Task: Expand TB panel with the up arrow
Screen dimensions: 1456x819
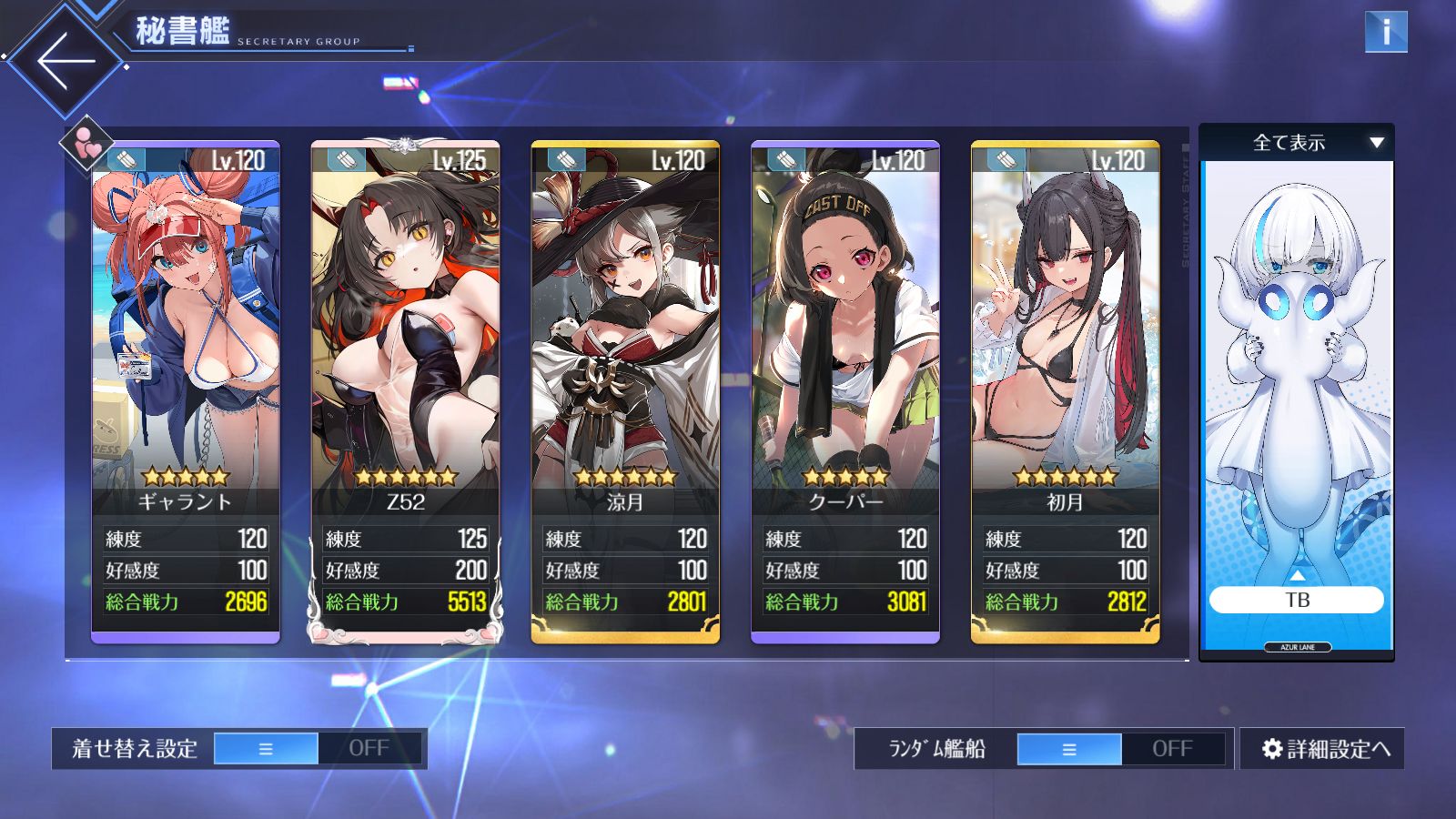Action: 1298,576
